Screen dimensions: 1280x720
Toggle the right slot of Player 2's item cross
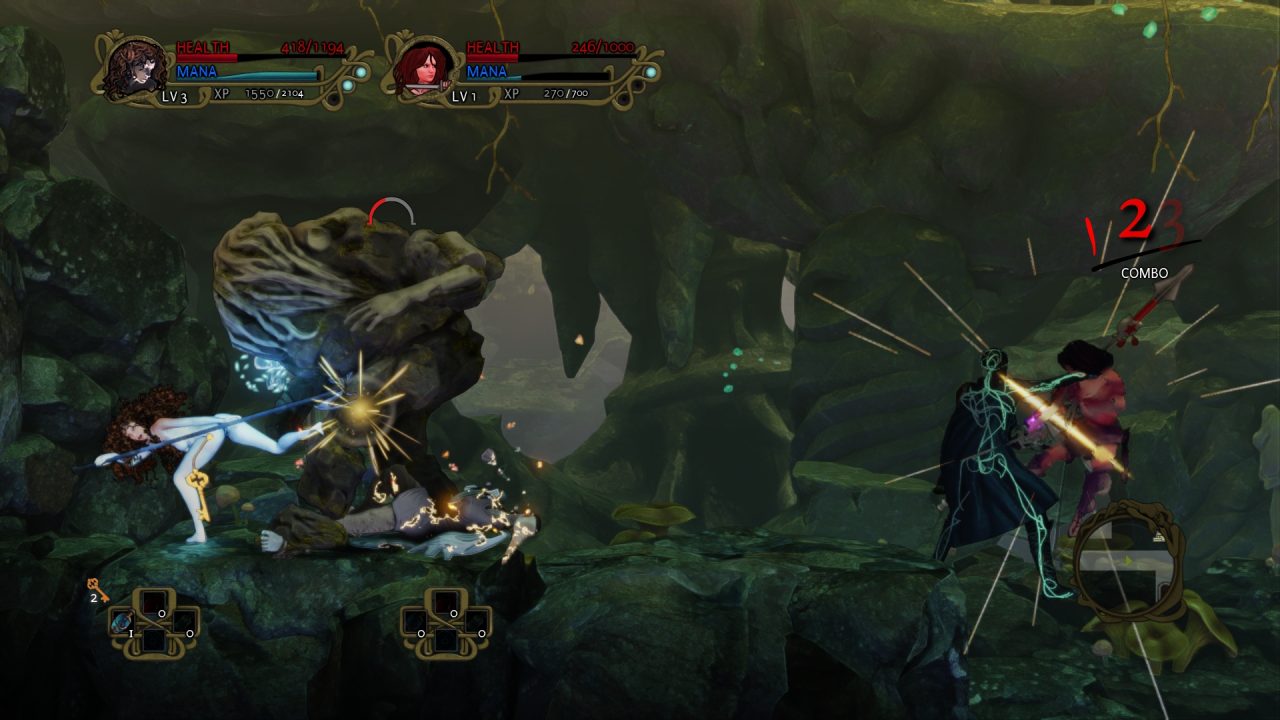(477, 621)
